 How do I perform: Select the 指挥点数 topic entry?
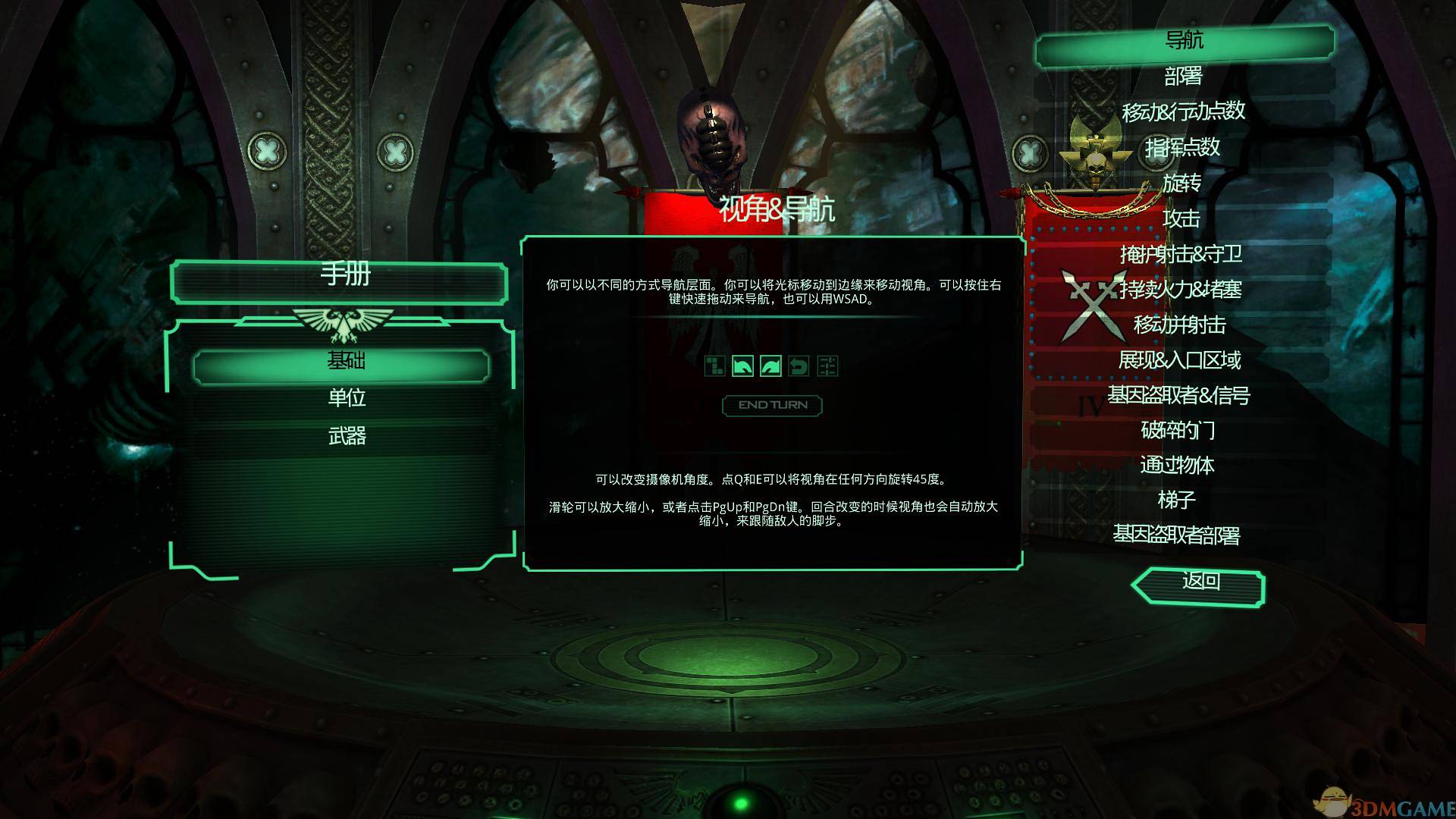[x=1183, y=149]
